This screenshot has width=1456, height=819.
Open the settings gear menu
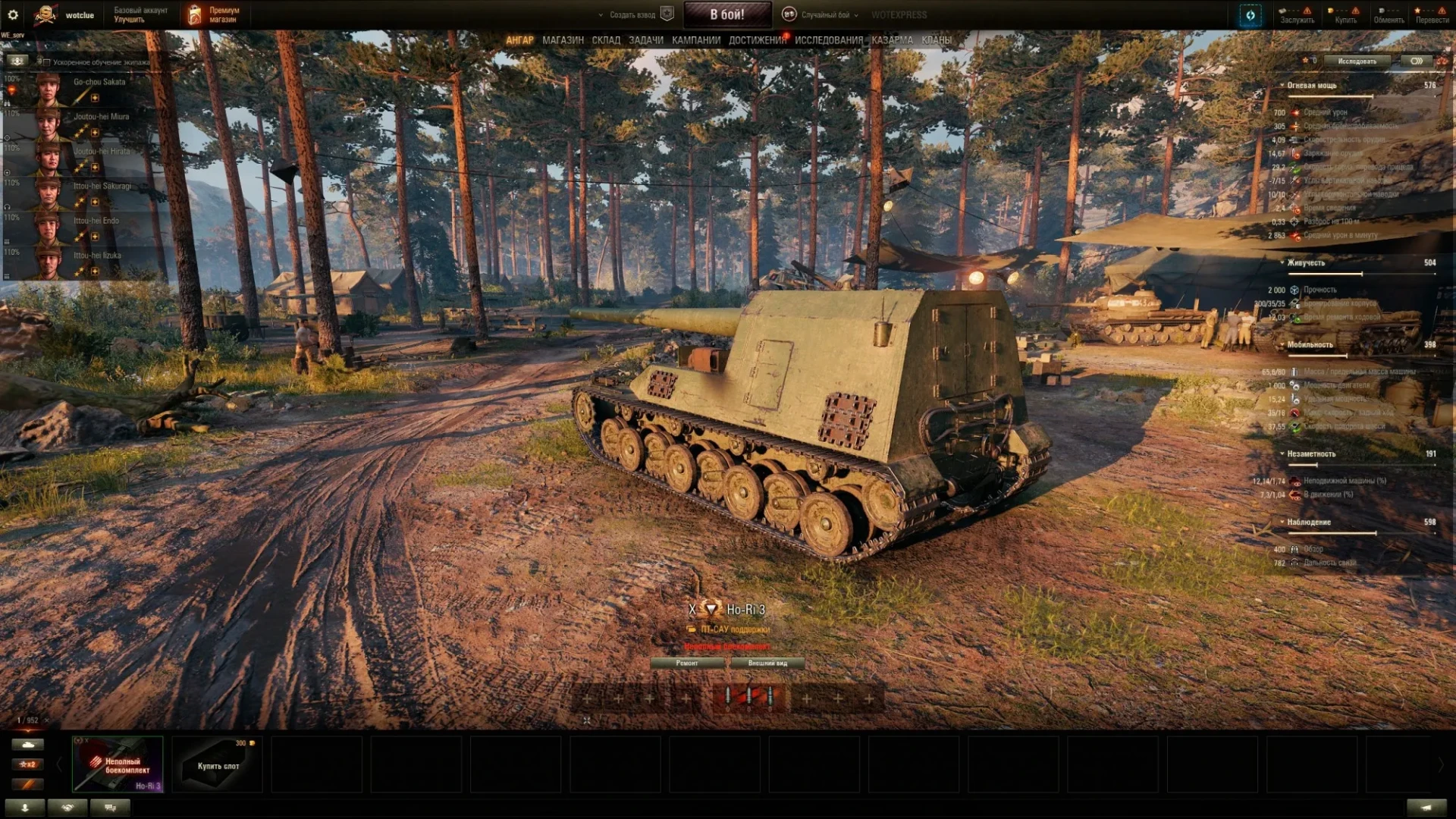click(x=13, y=14)
